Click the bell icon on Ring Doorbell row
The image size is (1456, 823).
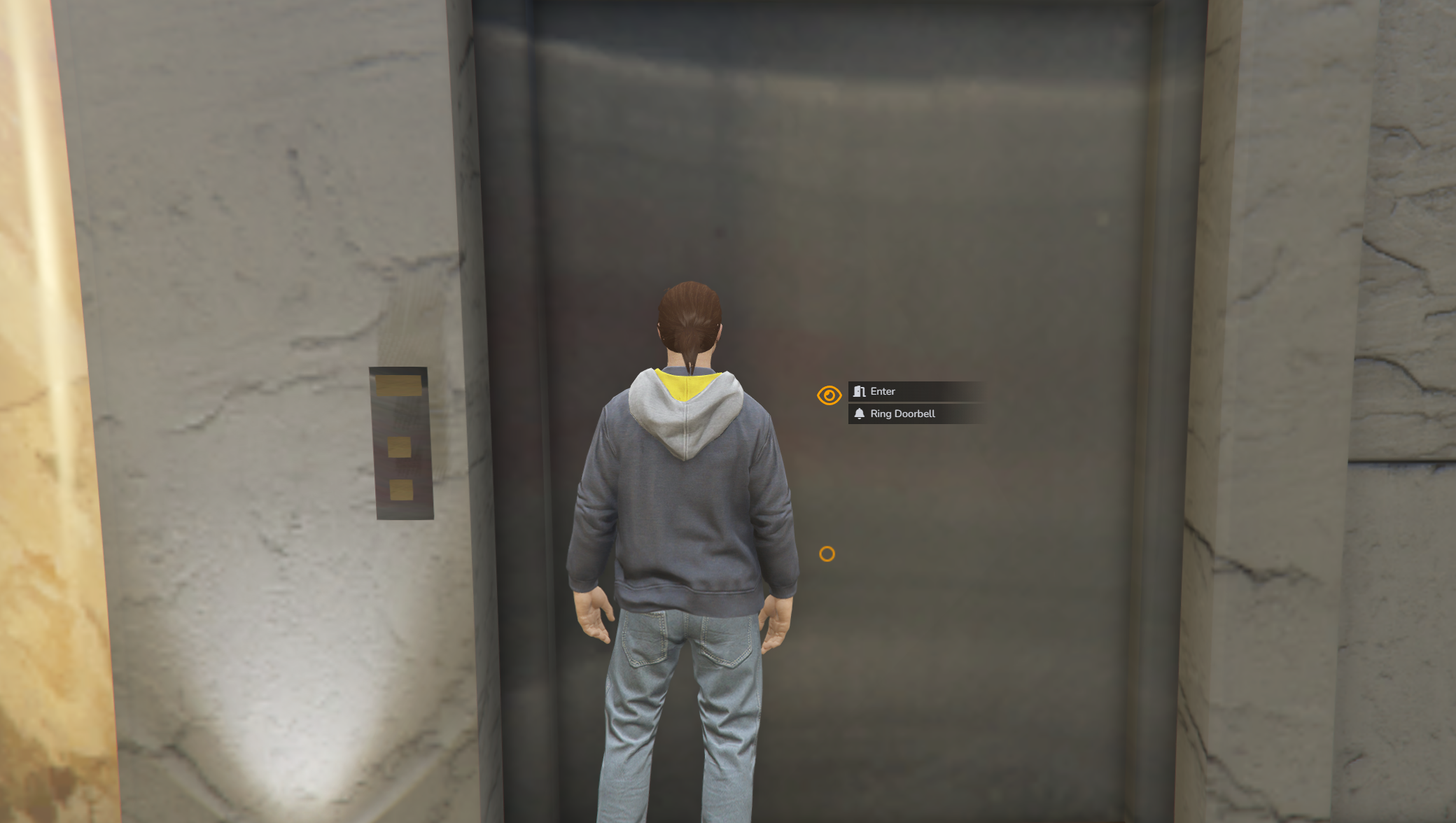pyautogui.click(x=858, y=414)
